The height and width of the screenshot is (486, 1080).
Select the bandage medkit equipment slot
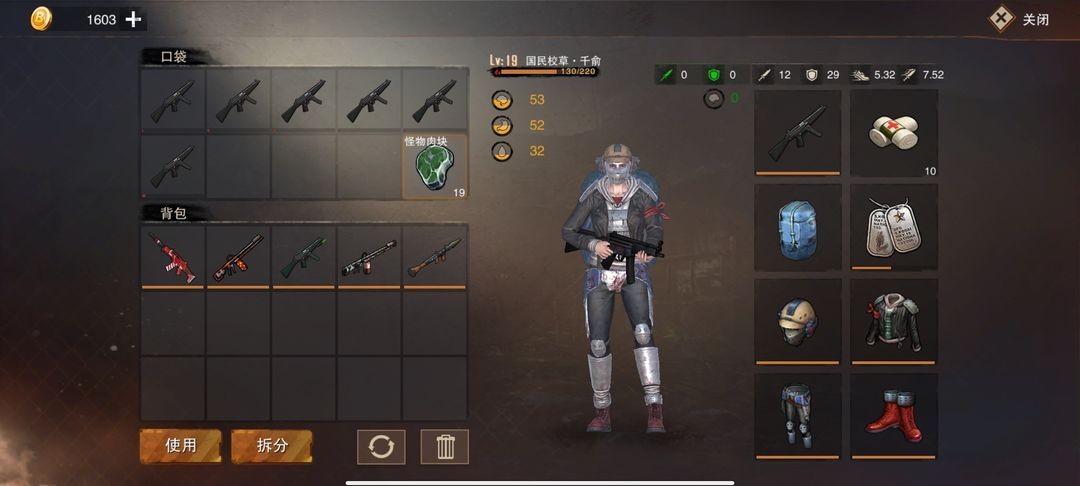(894, 133)
